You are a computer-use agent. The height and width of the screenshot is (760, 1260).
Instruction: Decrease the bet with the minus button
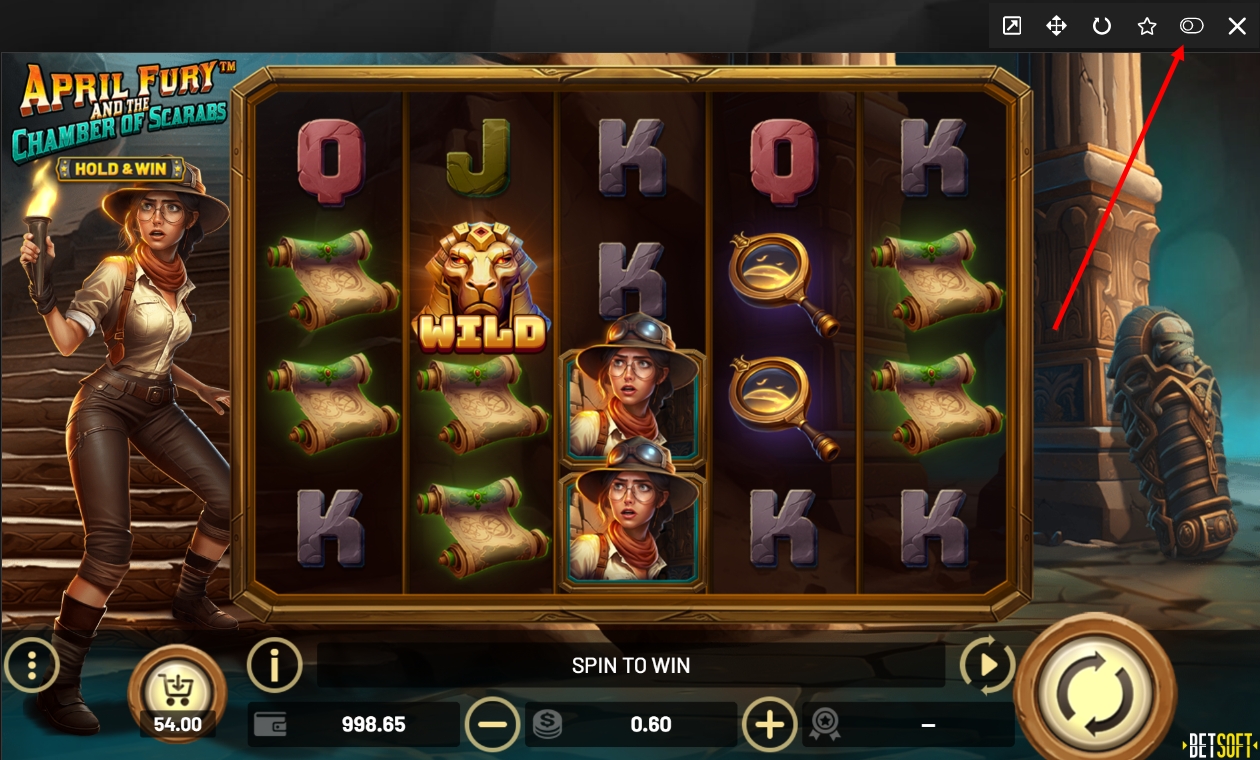[493, 724]
